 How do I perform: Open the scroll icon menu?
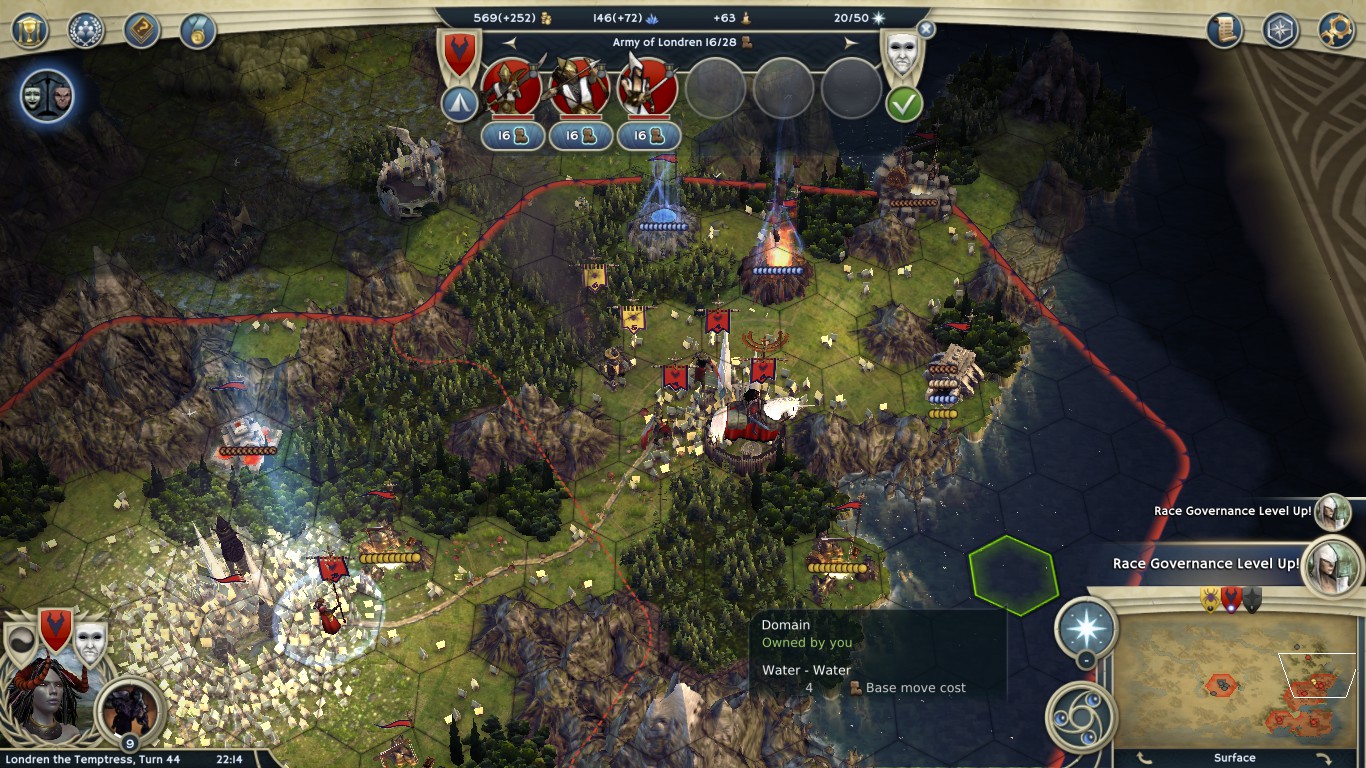pos(1224,30)
